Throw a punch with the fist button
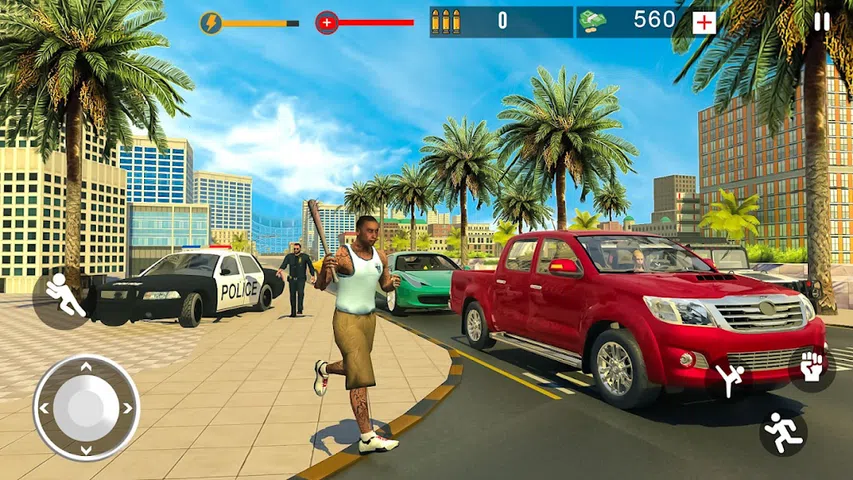Viewport: 853px width, 480px height. click(810, 368)
